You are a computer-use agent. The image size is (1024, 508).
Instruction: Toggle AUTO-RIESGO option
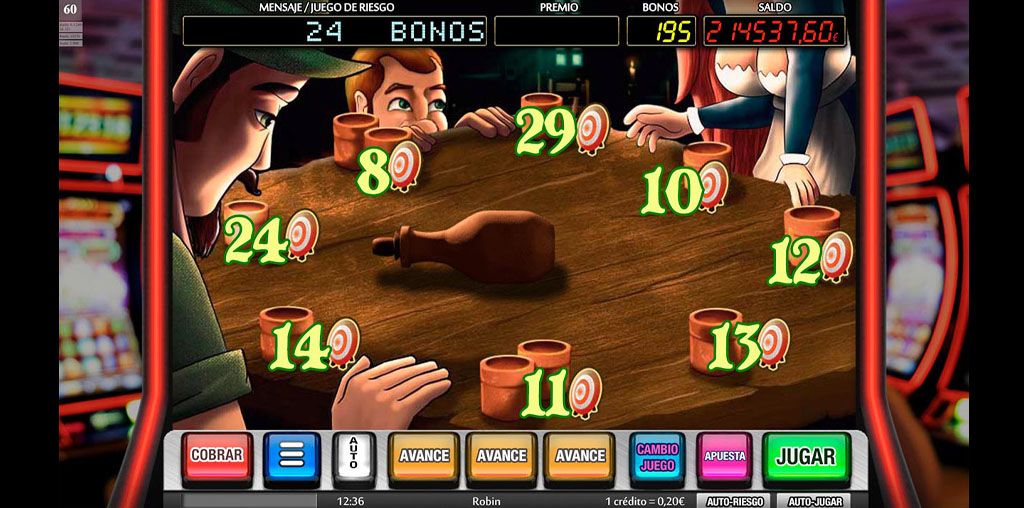(735, 501)
